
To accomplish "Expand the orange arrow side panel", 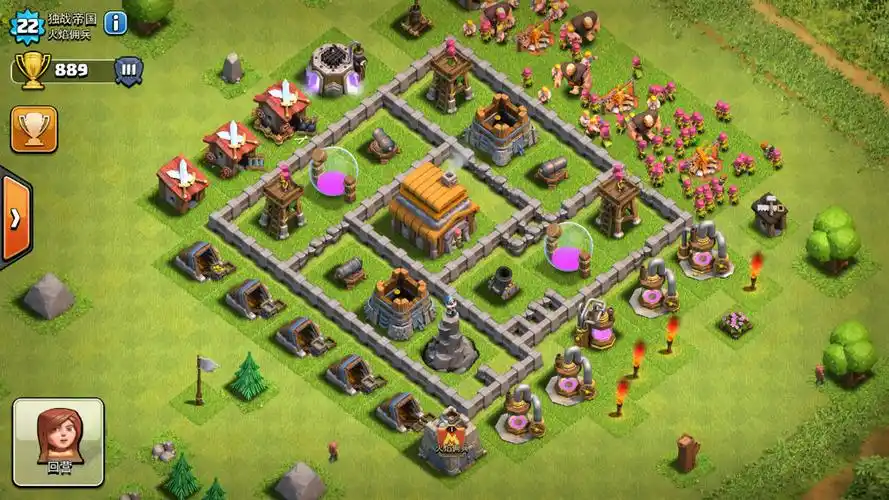I will 14,219.
